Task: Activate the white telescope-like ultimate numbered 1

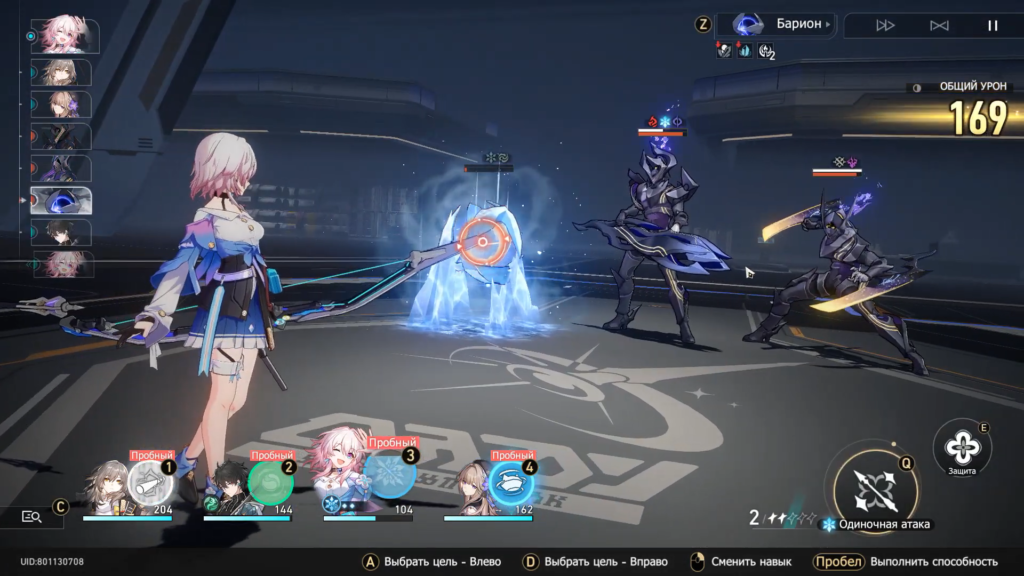Action: pos(151,483)
